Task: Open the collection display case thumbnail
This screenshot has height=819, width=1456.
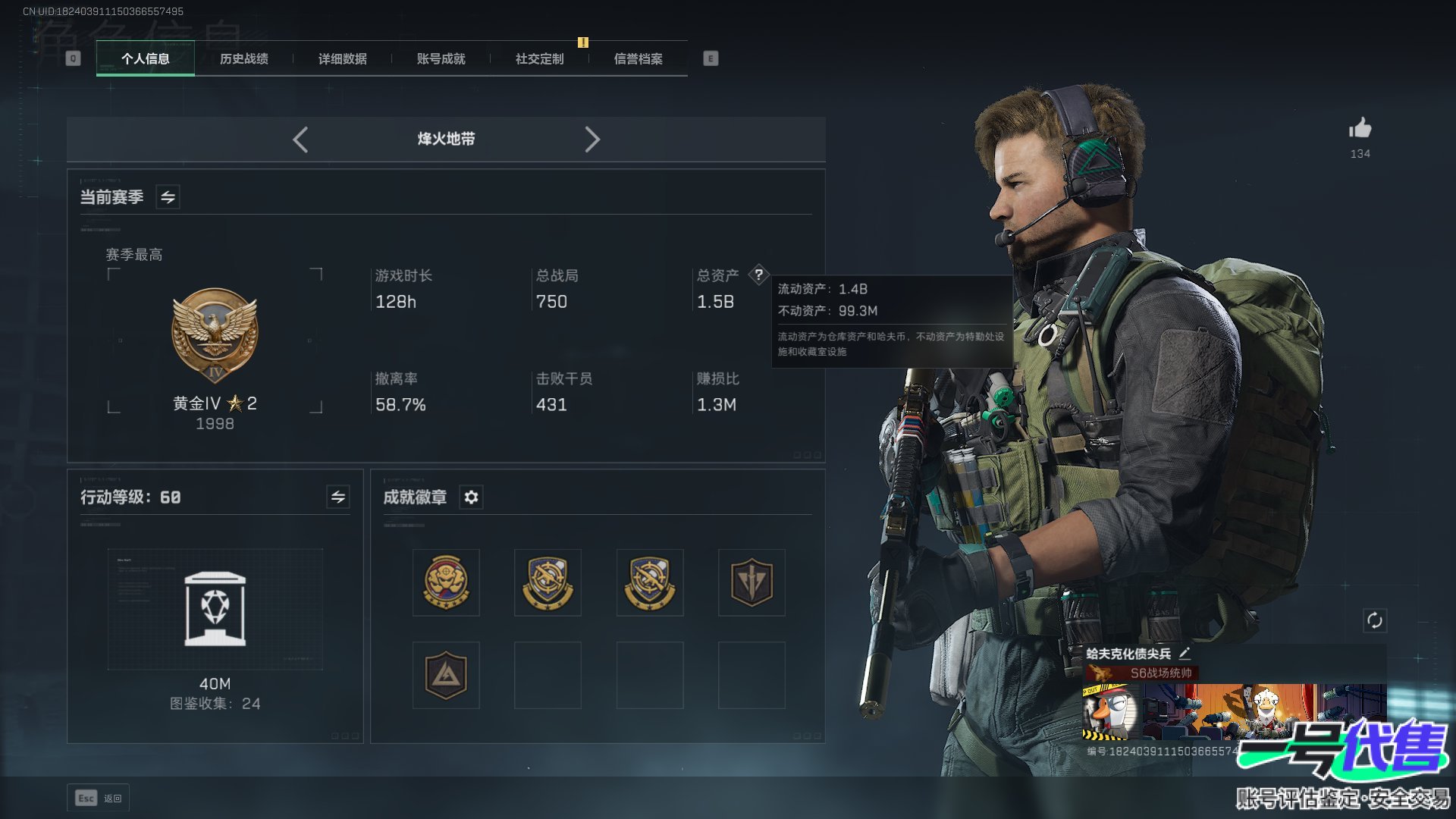Action: pos(215,609)
